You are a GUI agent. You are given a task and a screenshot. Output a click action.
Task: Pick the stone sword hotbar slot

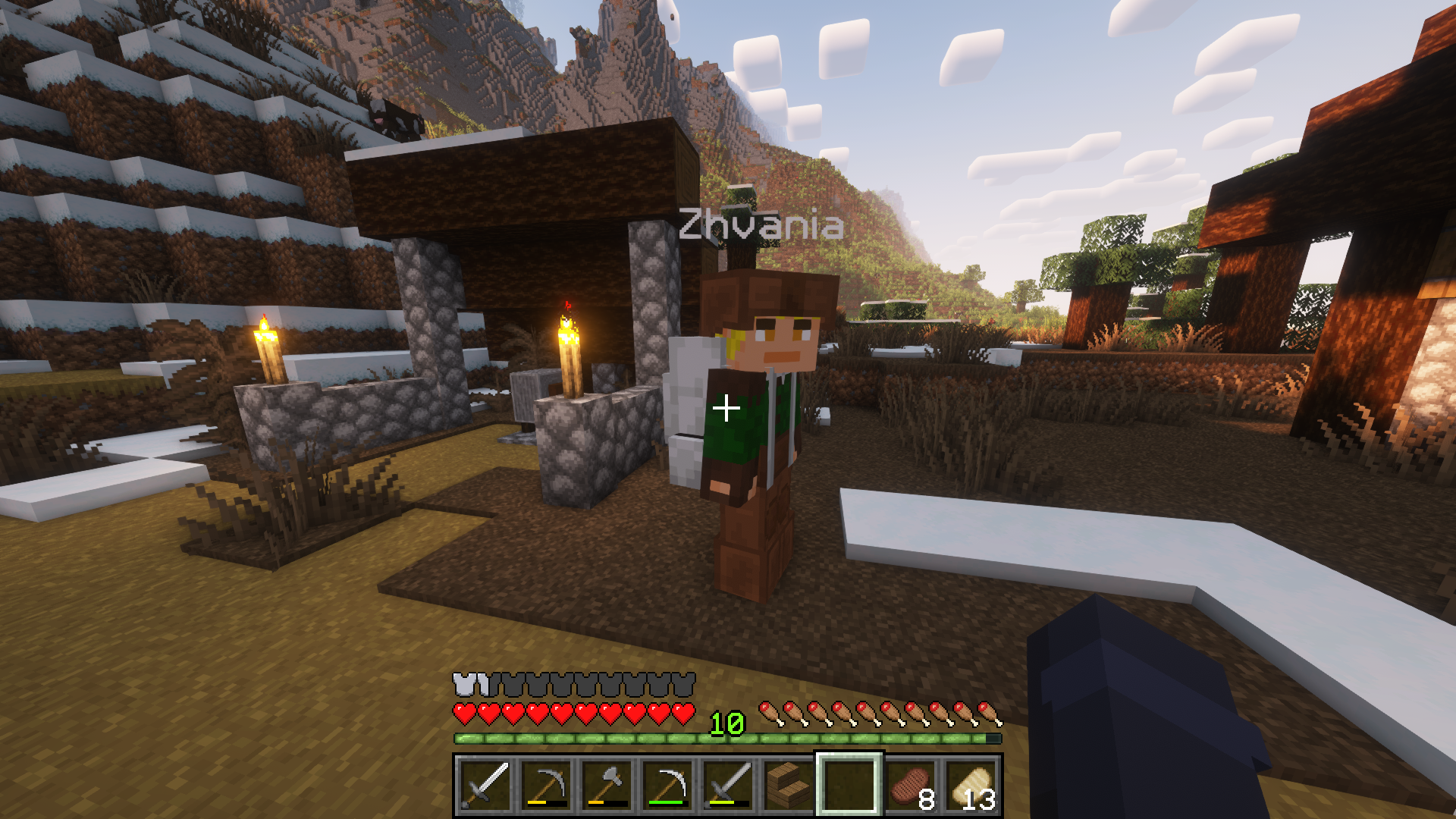pos(728,784)
